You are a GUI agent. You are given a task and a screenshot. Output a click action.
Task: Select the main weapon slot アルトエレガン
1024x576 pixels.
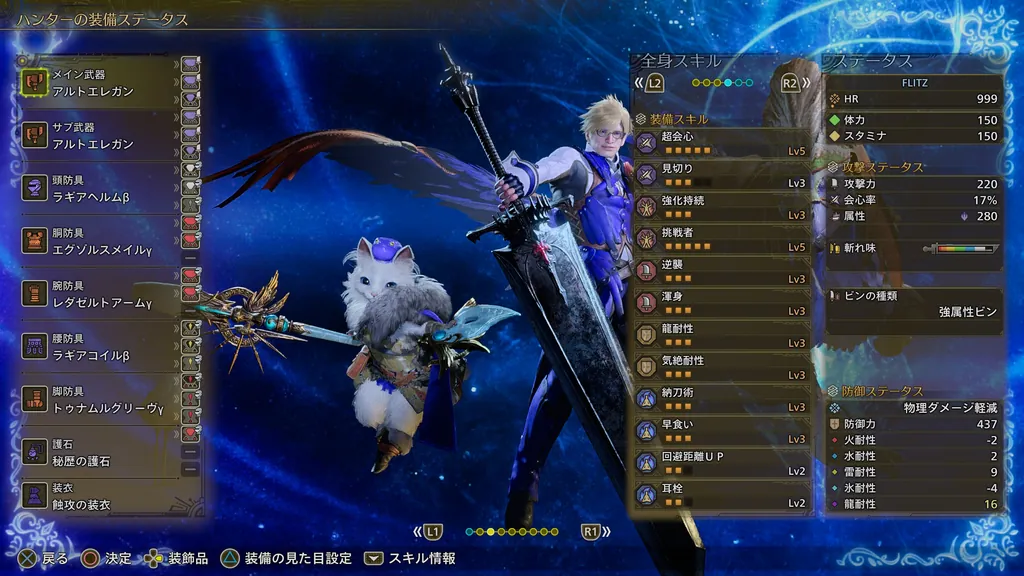(x=97, y=83)
